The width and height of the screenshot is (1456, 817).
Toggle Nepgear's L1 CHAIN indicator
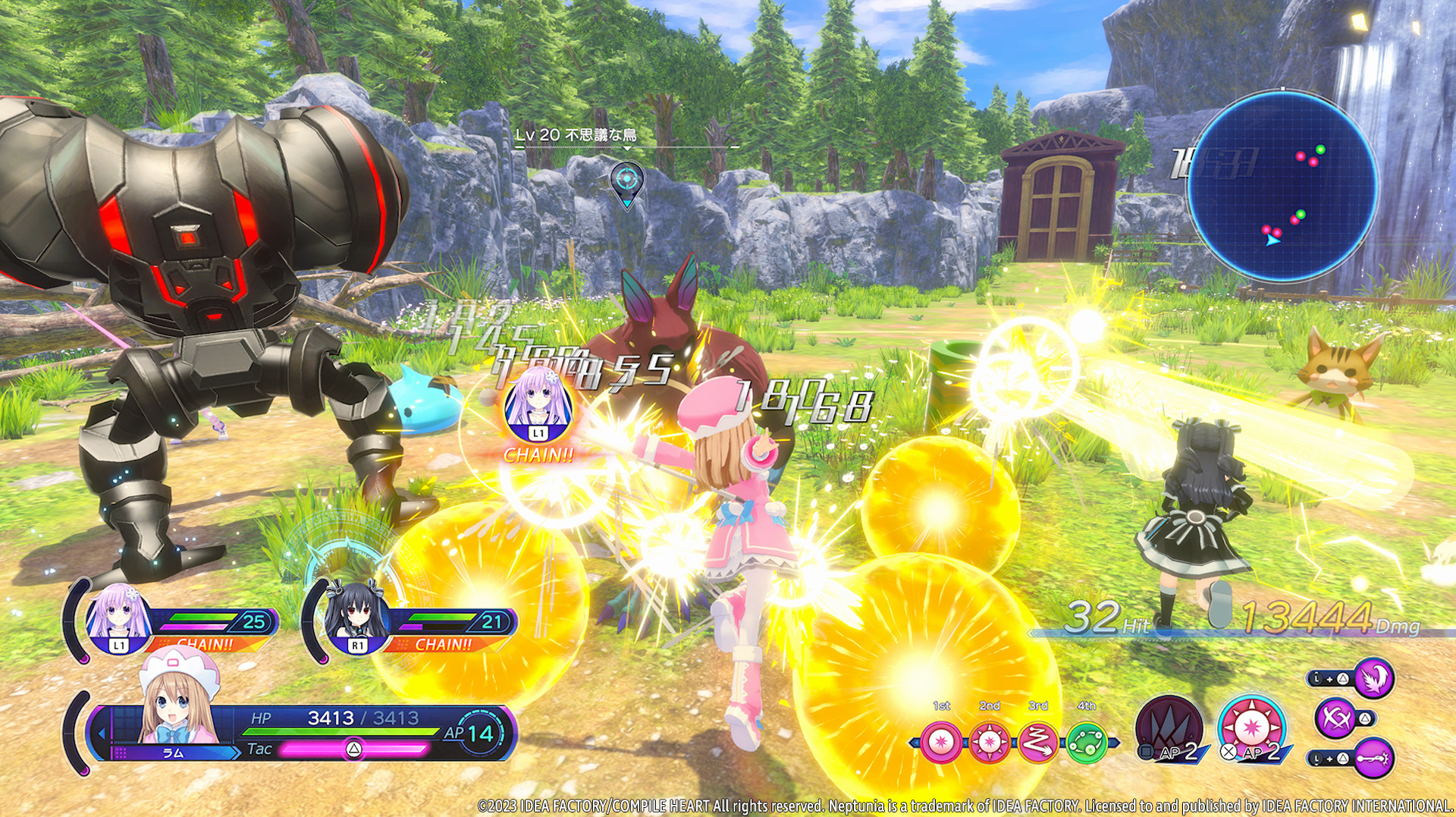pyautogui.click(x=205, y=643)
